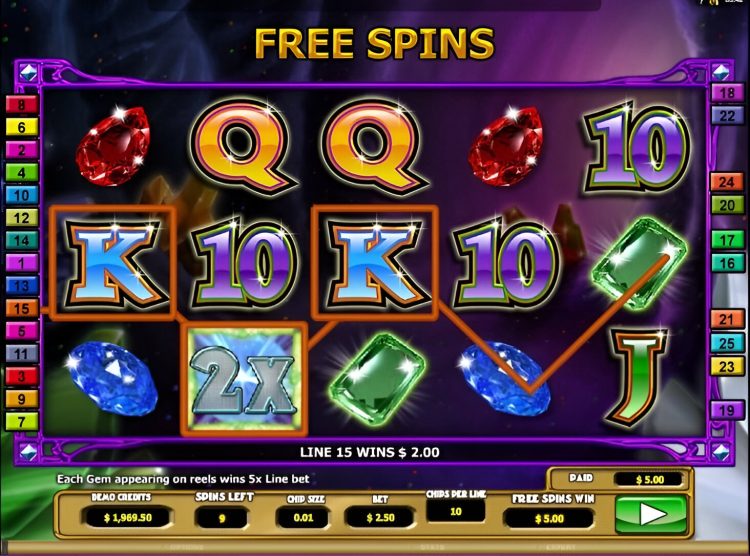750x556 pixels.
Task: Click payline 1 marker
Action: pos(21,263)
